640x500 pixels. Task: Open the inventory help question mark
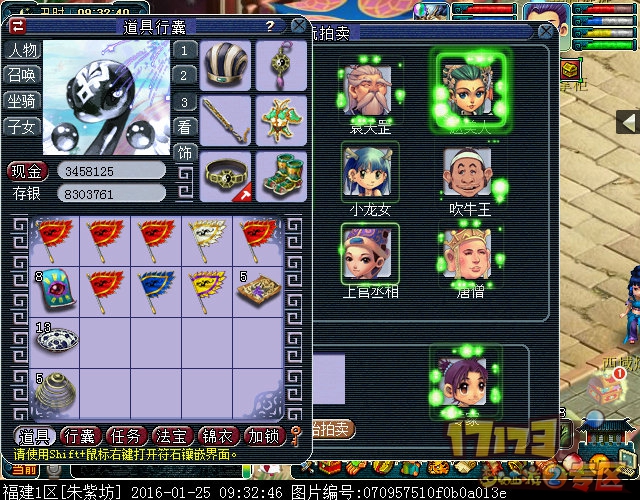[270, 25]
